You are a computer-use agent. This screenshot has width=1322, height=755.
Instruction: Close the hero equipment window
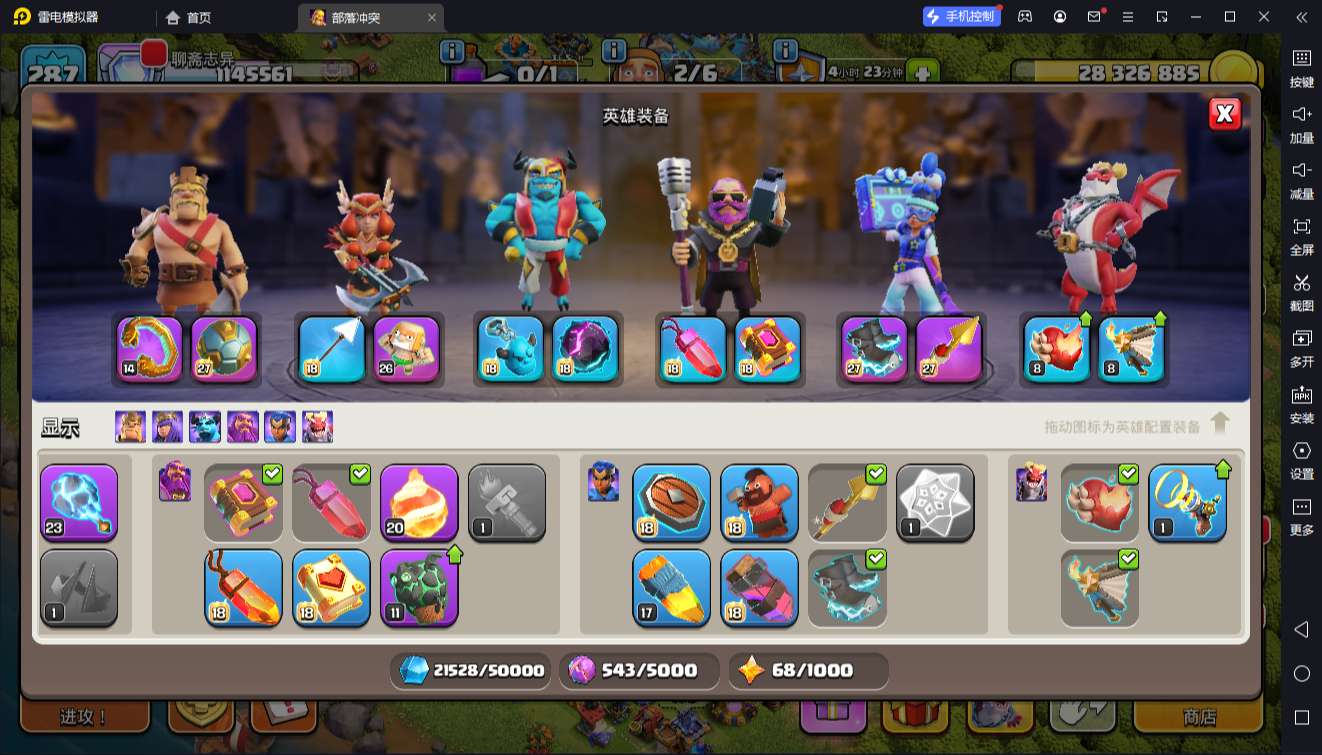(1224, 114)
